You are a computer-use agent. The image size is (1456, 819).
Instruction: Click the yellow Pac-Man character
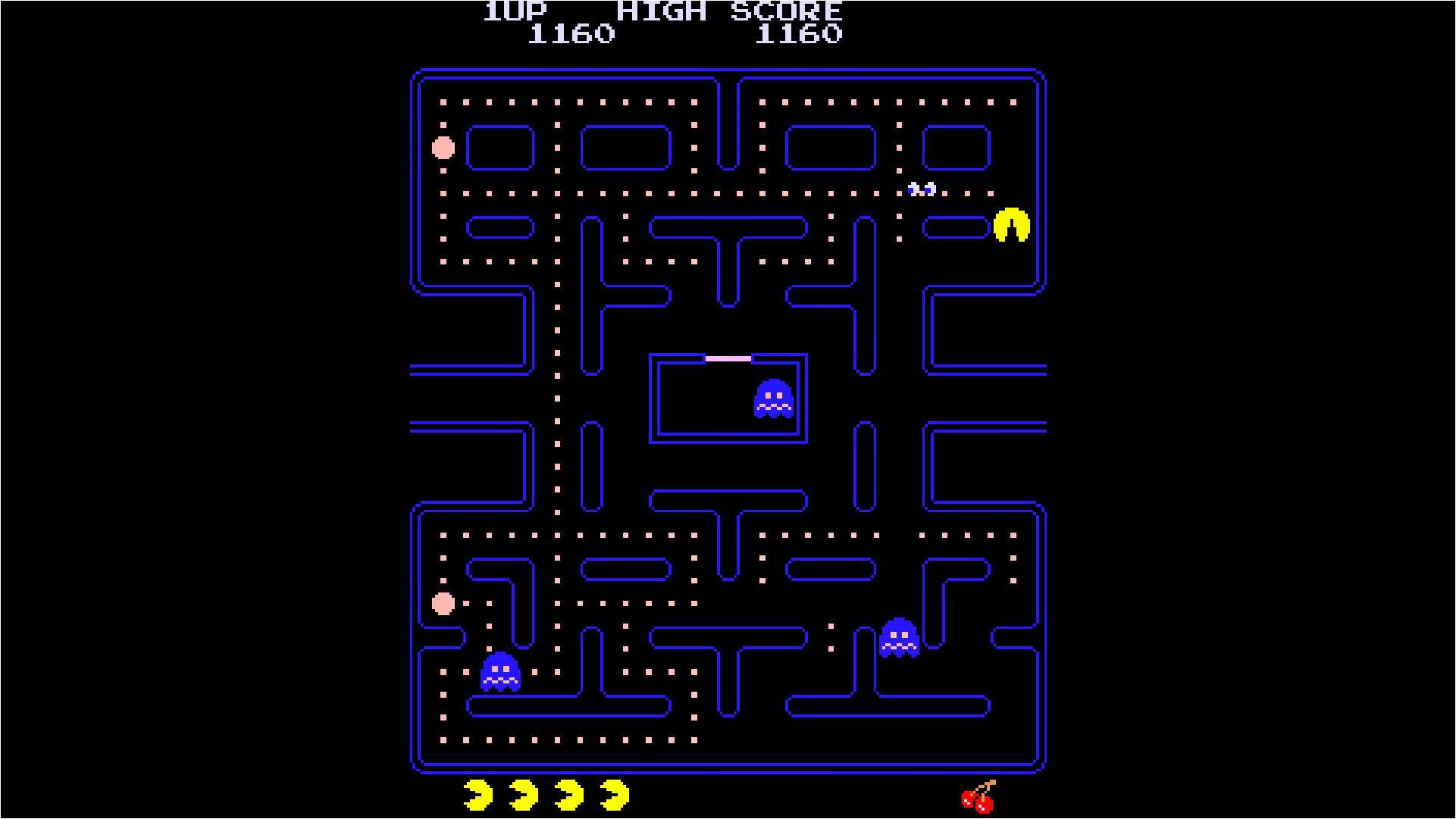tap(1011, 226)
